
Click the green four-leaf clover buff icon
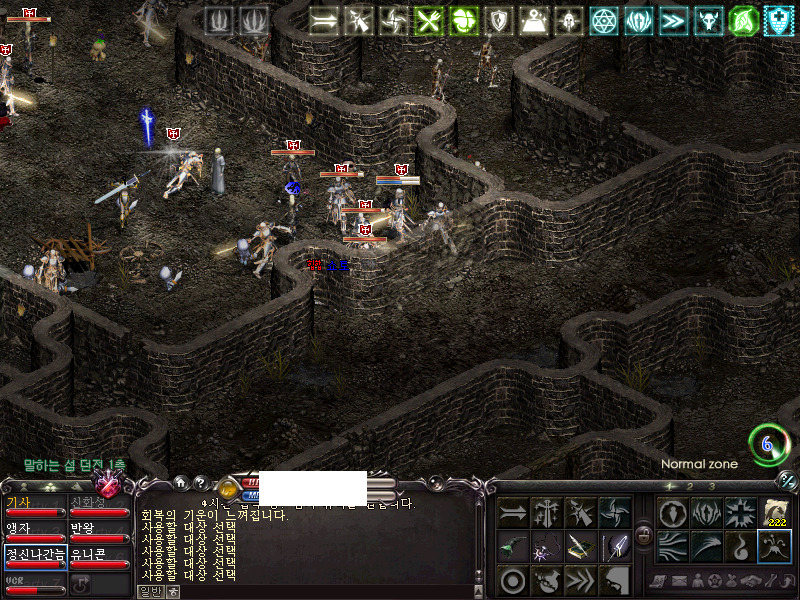(x=463, y=20)
